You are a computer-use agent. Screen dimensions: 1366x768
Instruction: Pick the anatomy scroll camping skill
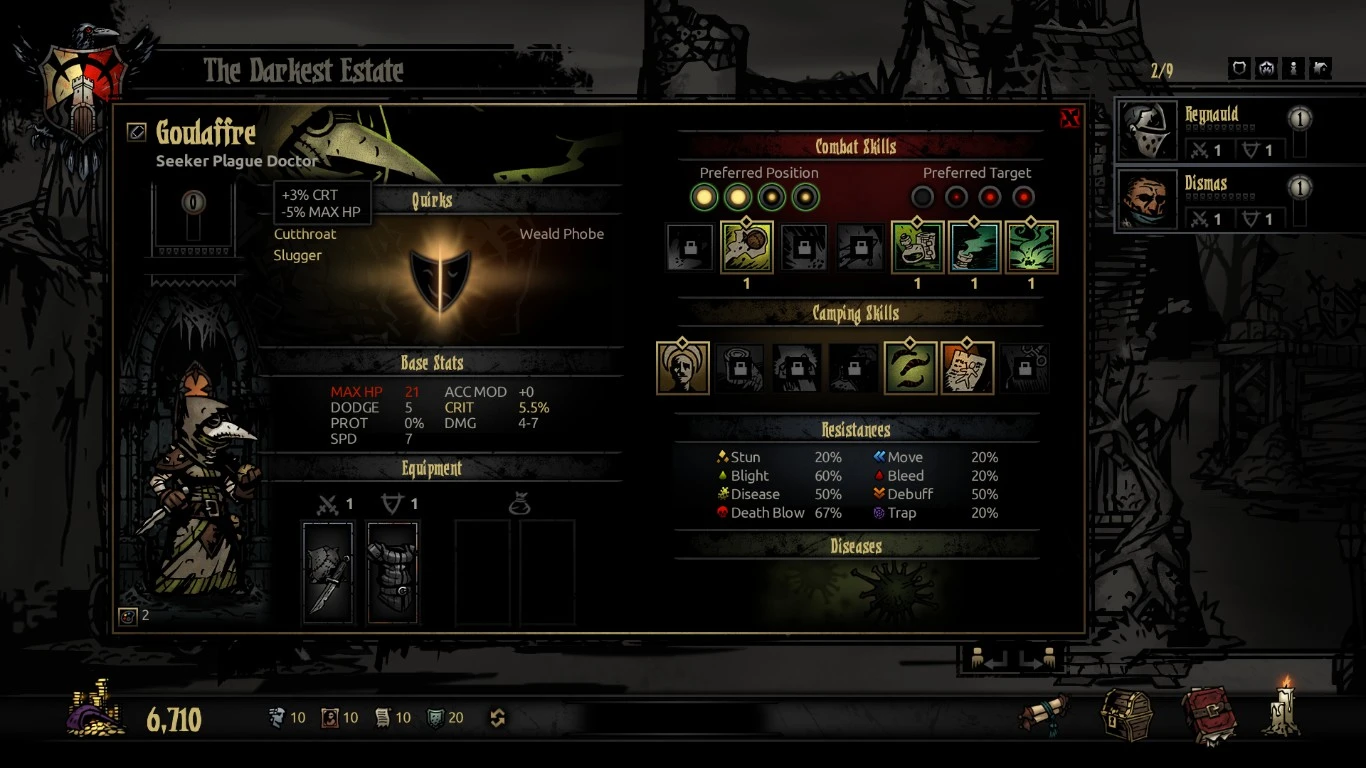coord(967,368)
